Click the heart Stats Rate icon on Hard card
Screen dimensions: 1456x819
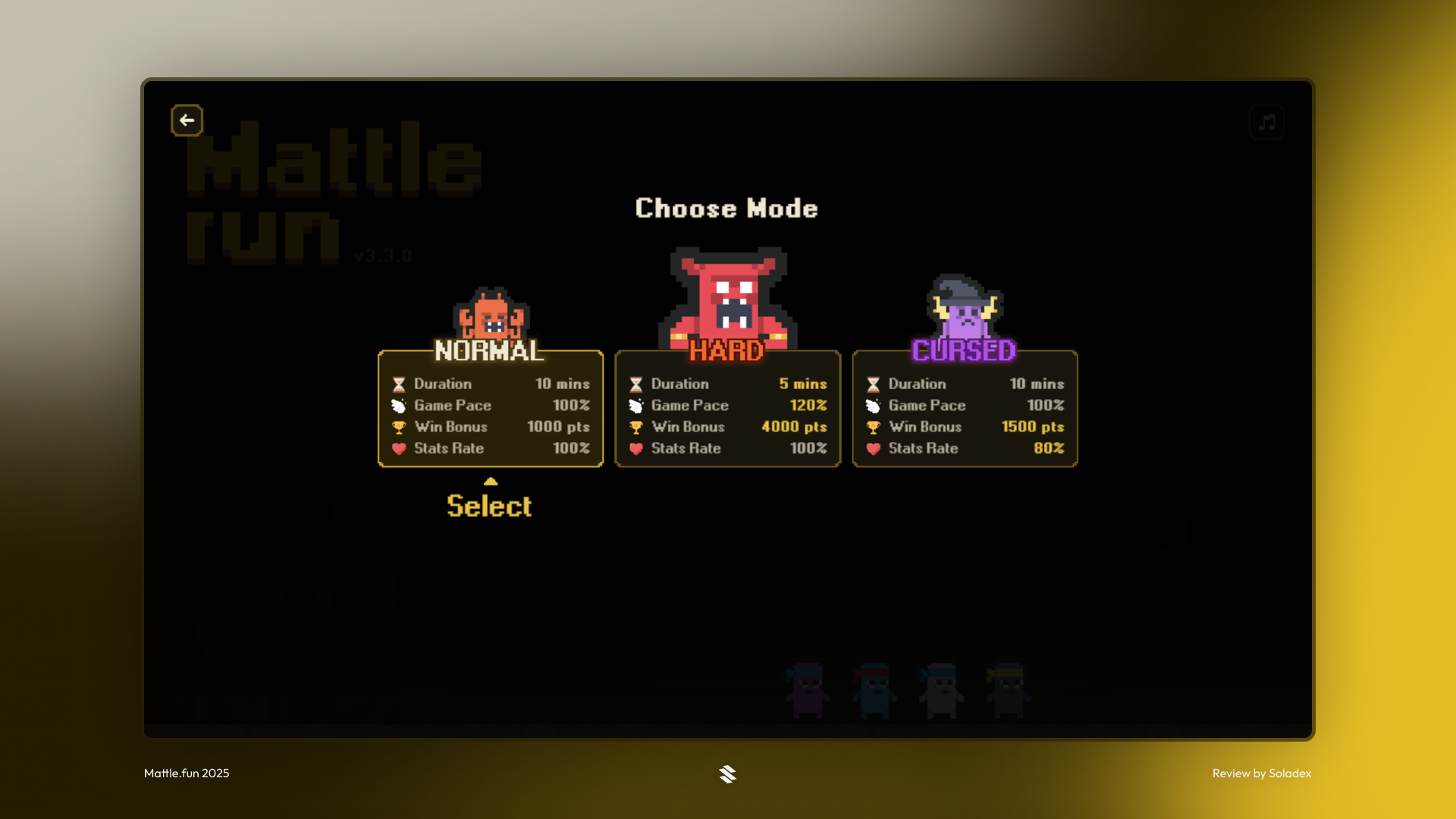(635, 448)
